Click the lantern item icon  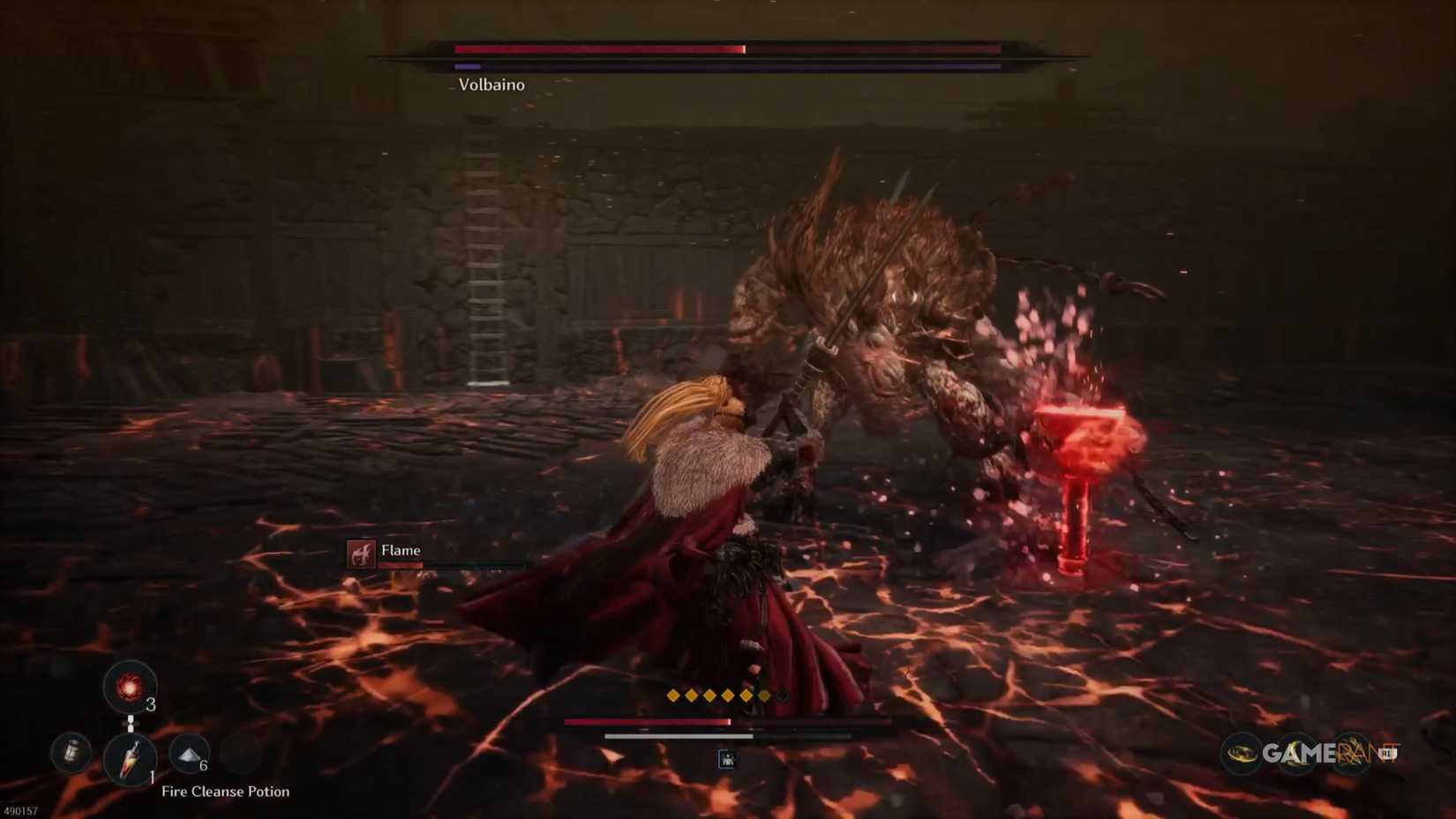coord(69,753)
